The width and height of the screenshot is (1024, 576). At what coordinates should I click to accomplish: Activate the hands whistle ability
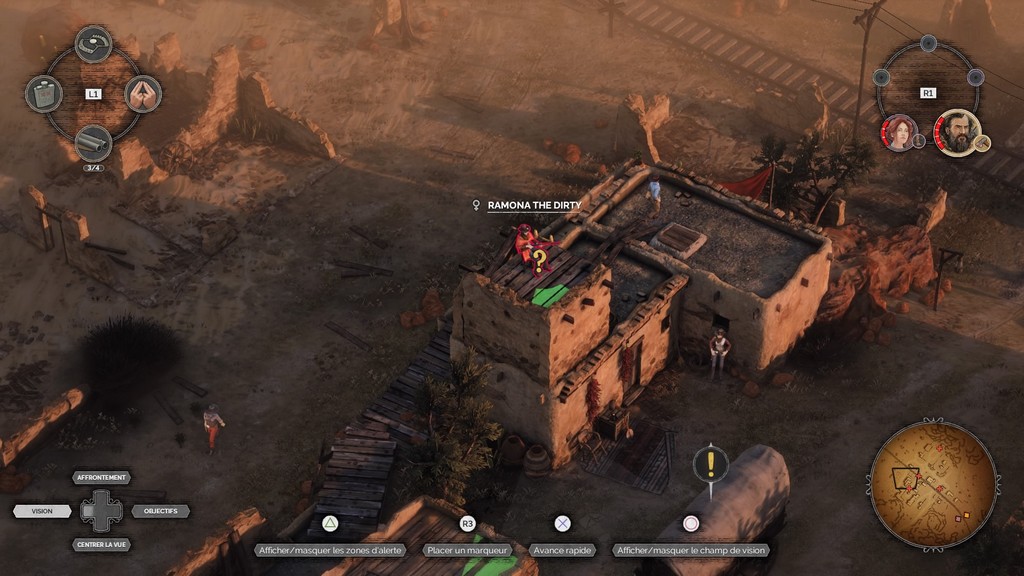pyautogui.click(x=143, y=94)
